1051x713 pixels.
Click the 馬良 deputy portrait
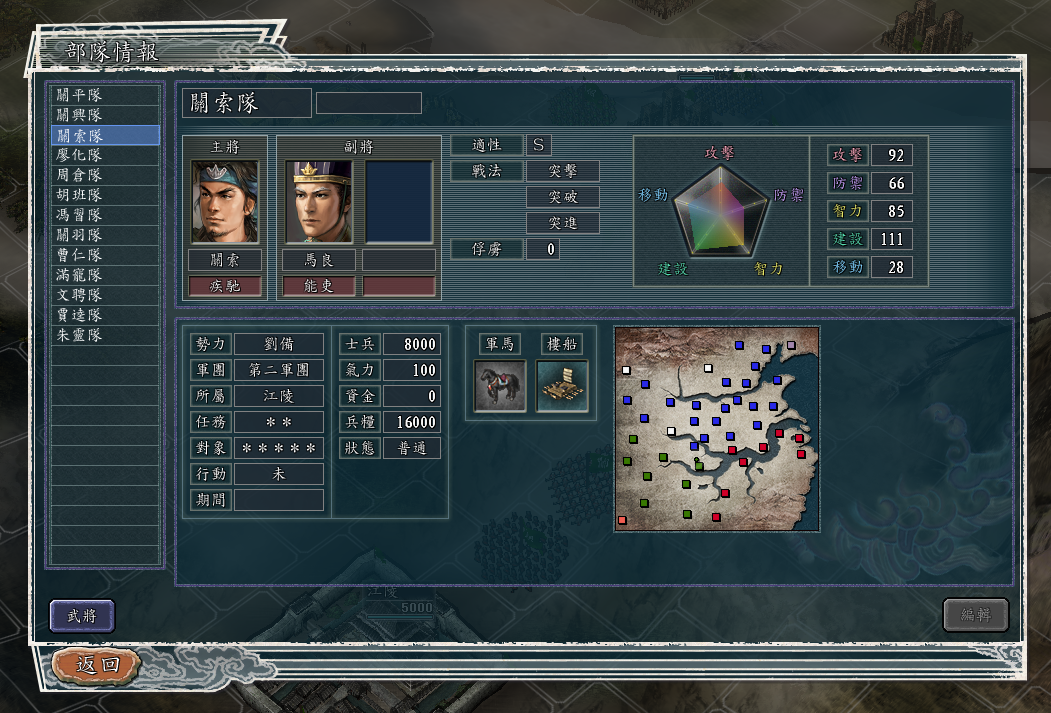click(319, 201)
